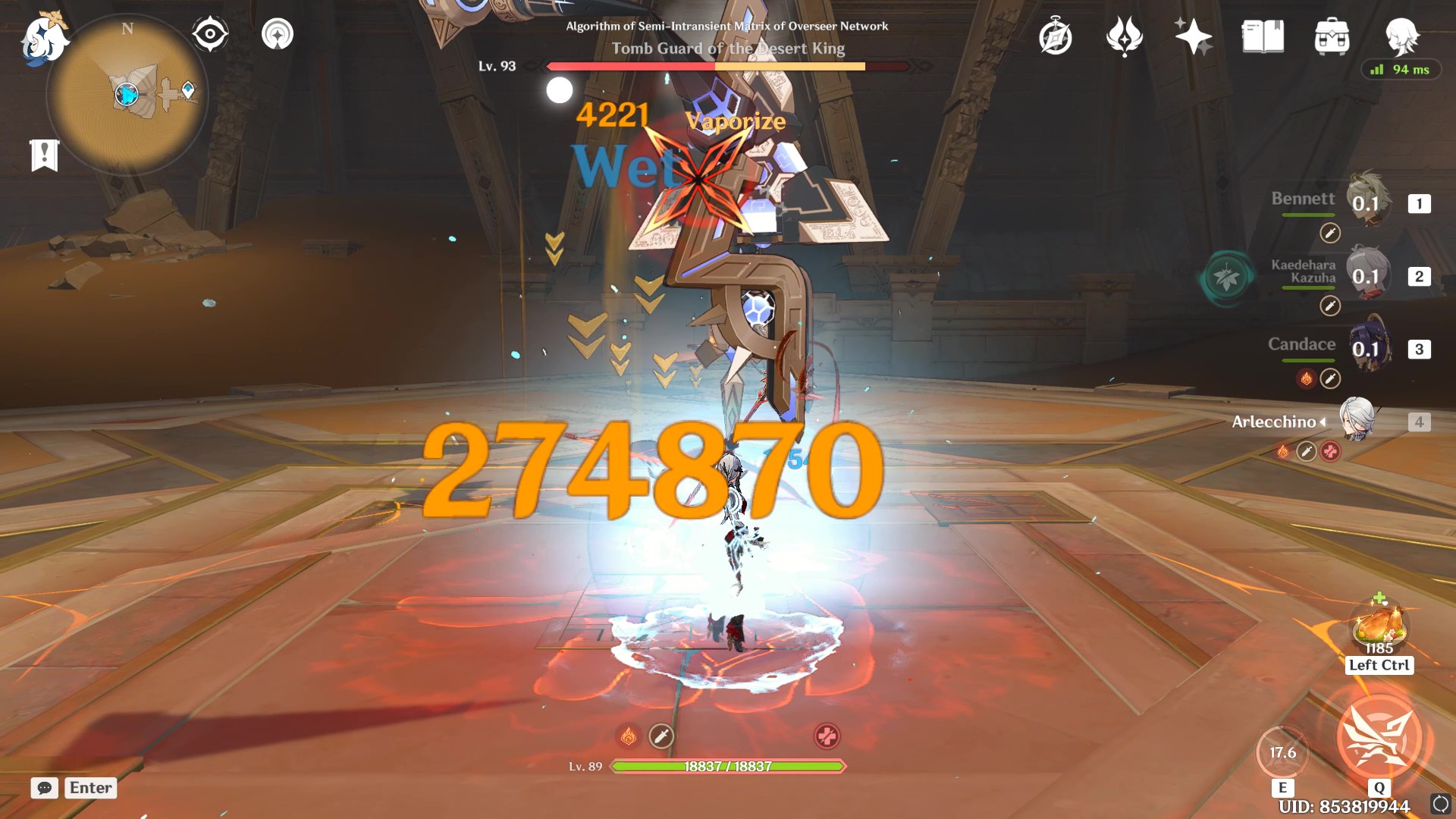Screen dimensions: 1456x819
Task: Open the Inventory backpack icon
Action: point(1332,35)
